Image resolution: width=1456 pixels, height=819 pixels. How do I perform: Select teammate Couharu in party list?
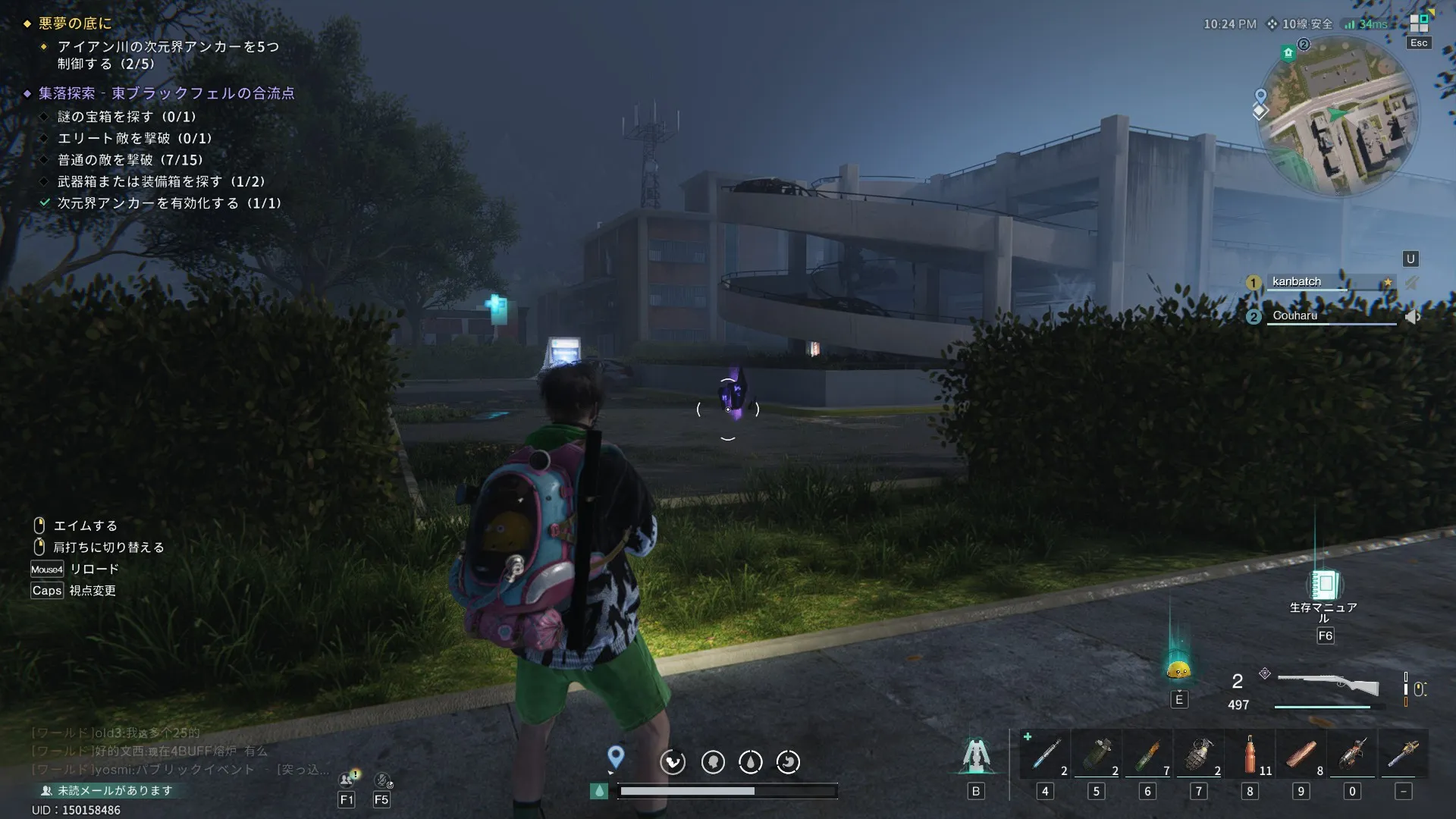[x=1295, y=315]
